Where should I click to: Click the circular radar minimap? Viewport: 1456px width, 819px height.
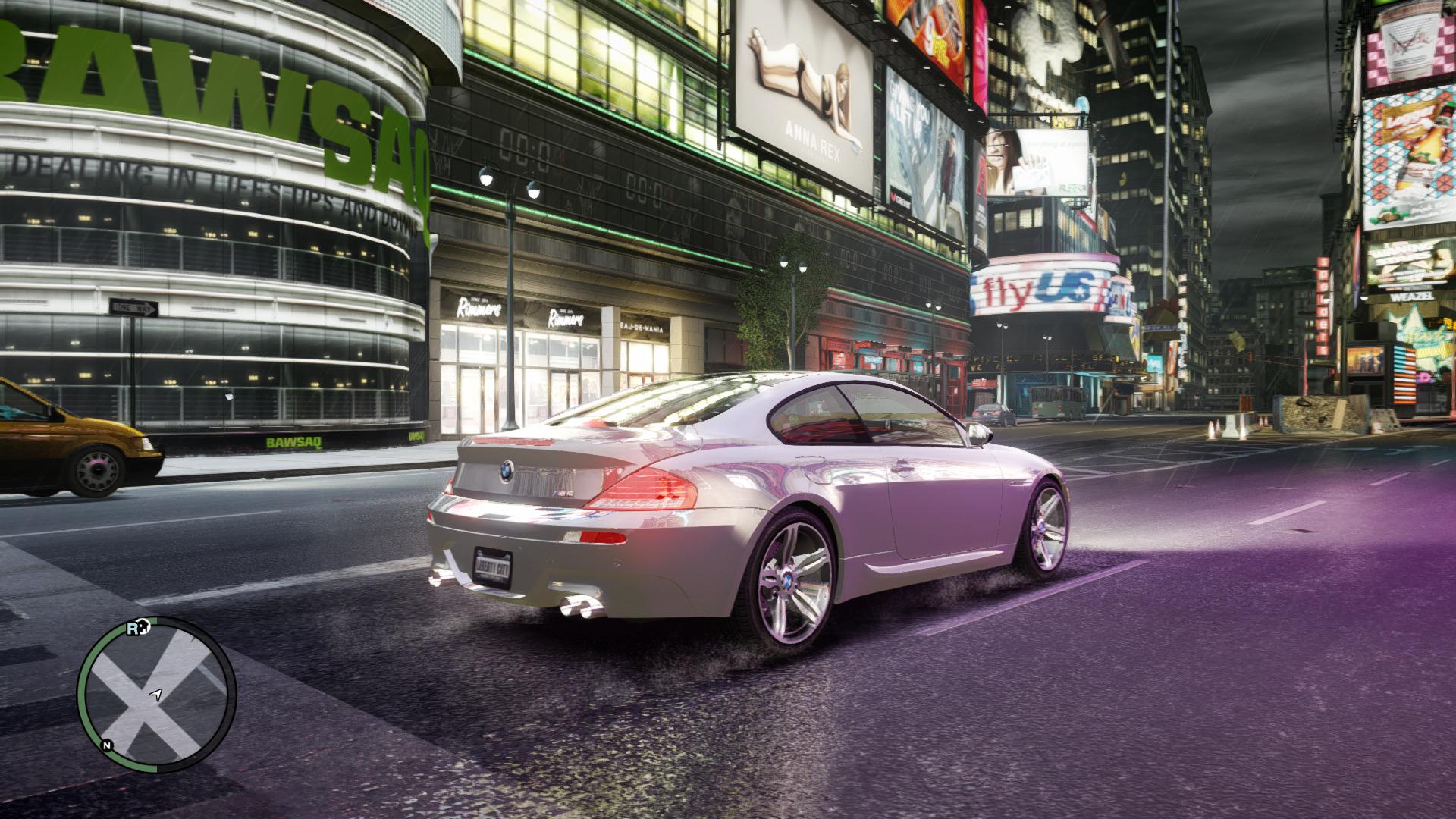tap(156, 695)
